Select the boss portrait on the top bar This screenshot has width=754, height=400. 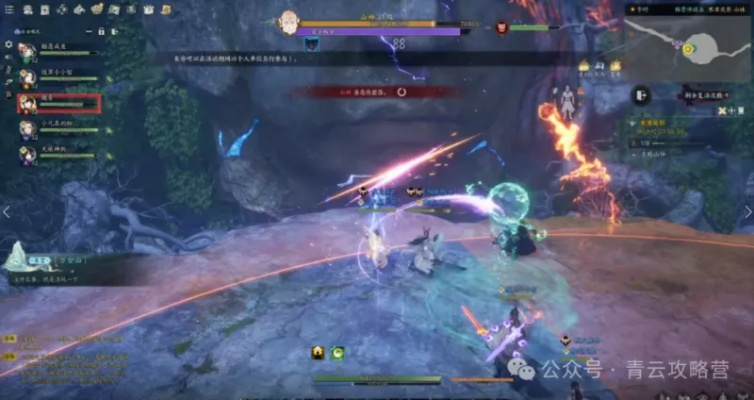coord(289,20)
